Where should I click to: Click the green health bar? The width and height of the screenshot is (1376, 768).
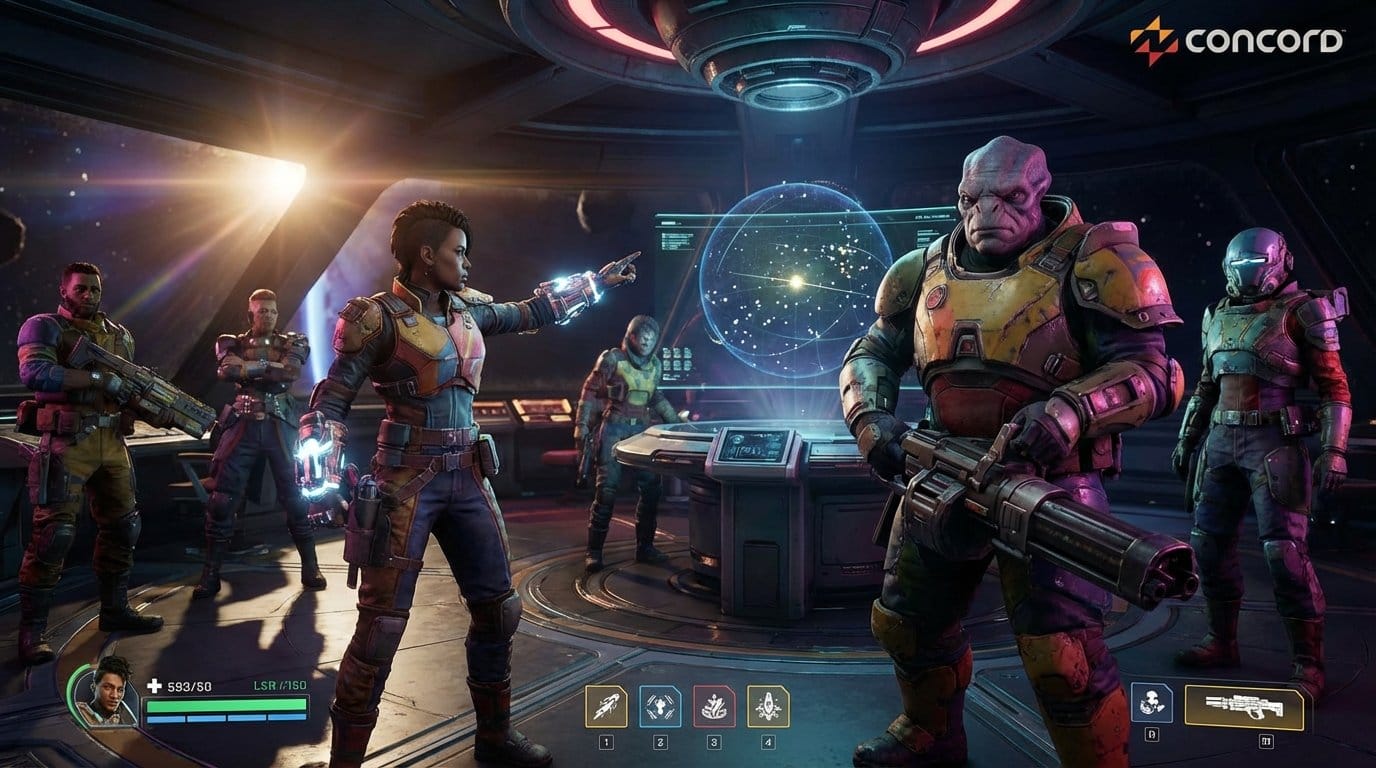226,705
